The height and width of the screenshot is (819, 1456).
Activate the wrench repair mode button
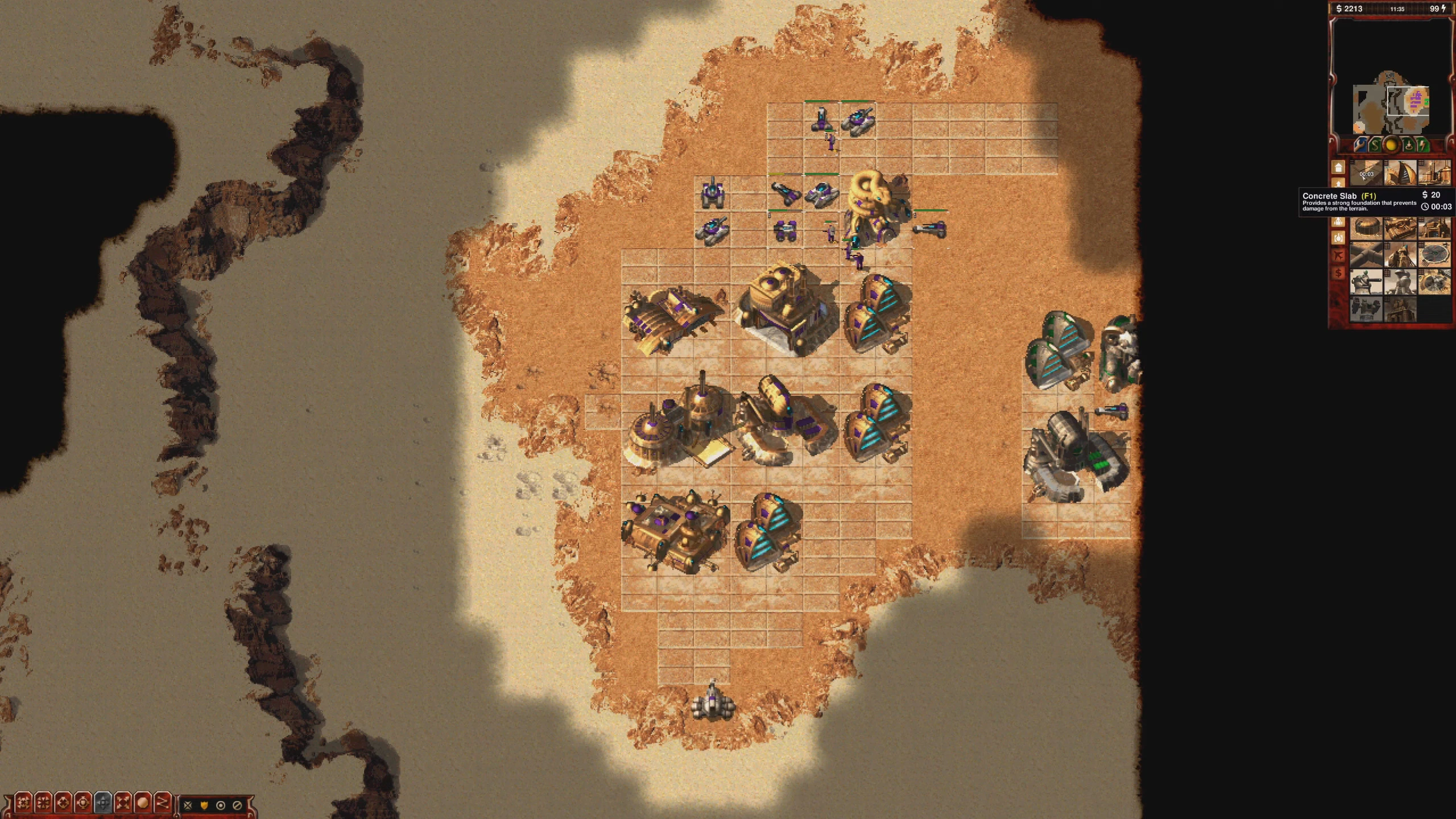point(1359,146)
